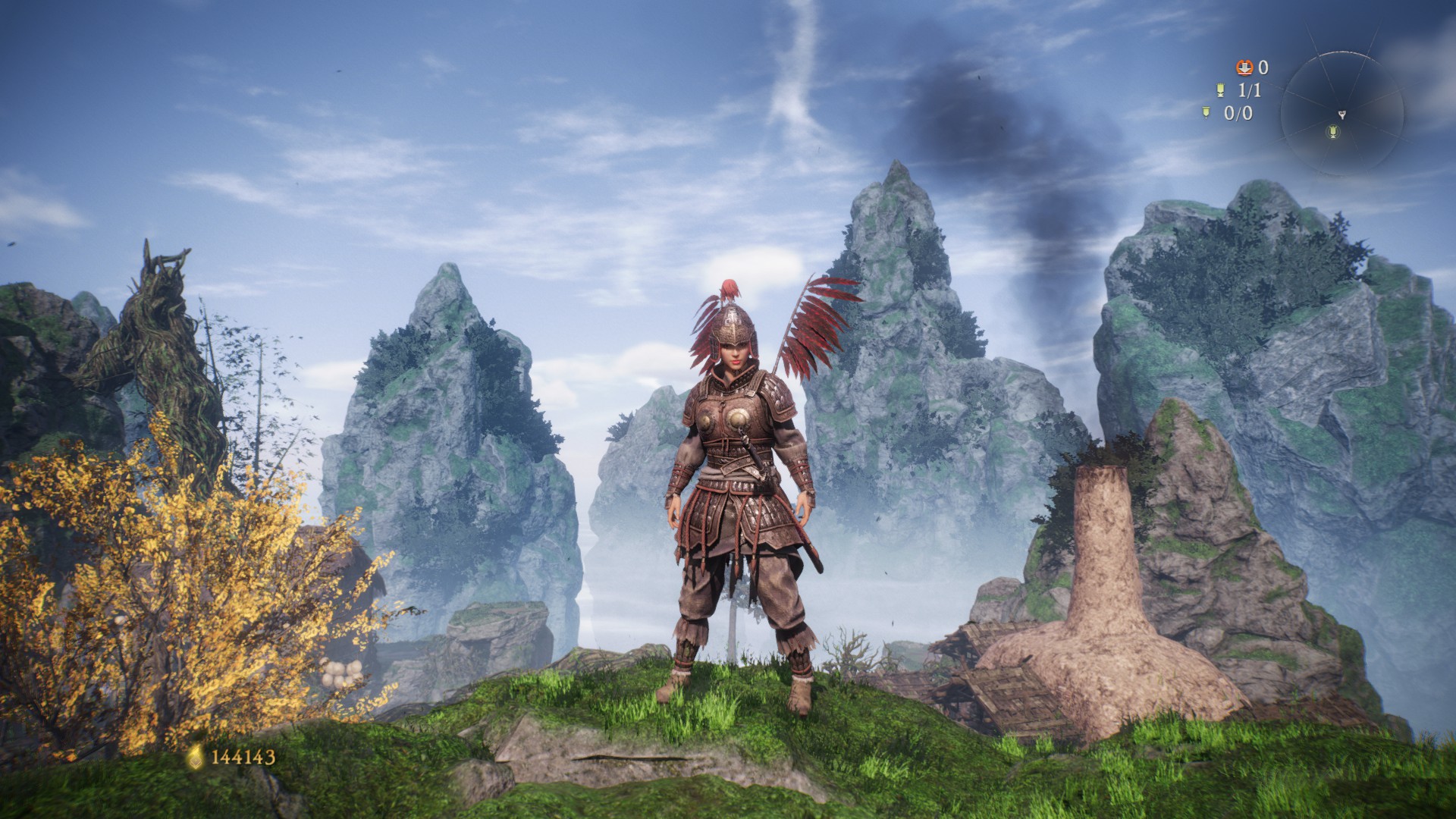Image resolution: width=1456 pixels, height=819 pixels.
Task: Click the large battle flag counter icon
Action: (1219, 90)
